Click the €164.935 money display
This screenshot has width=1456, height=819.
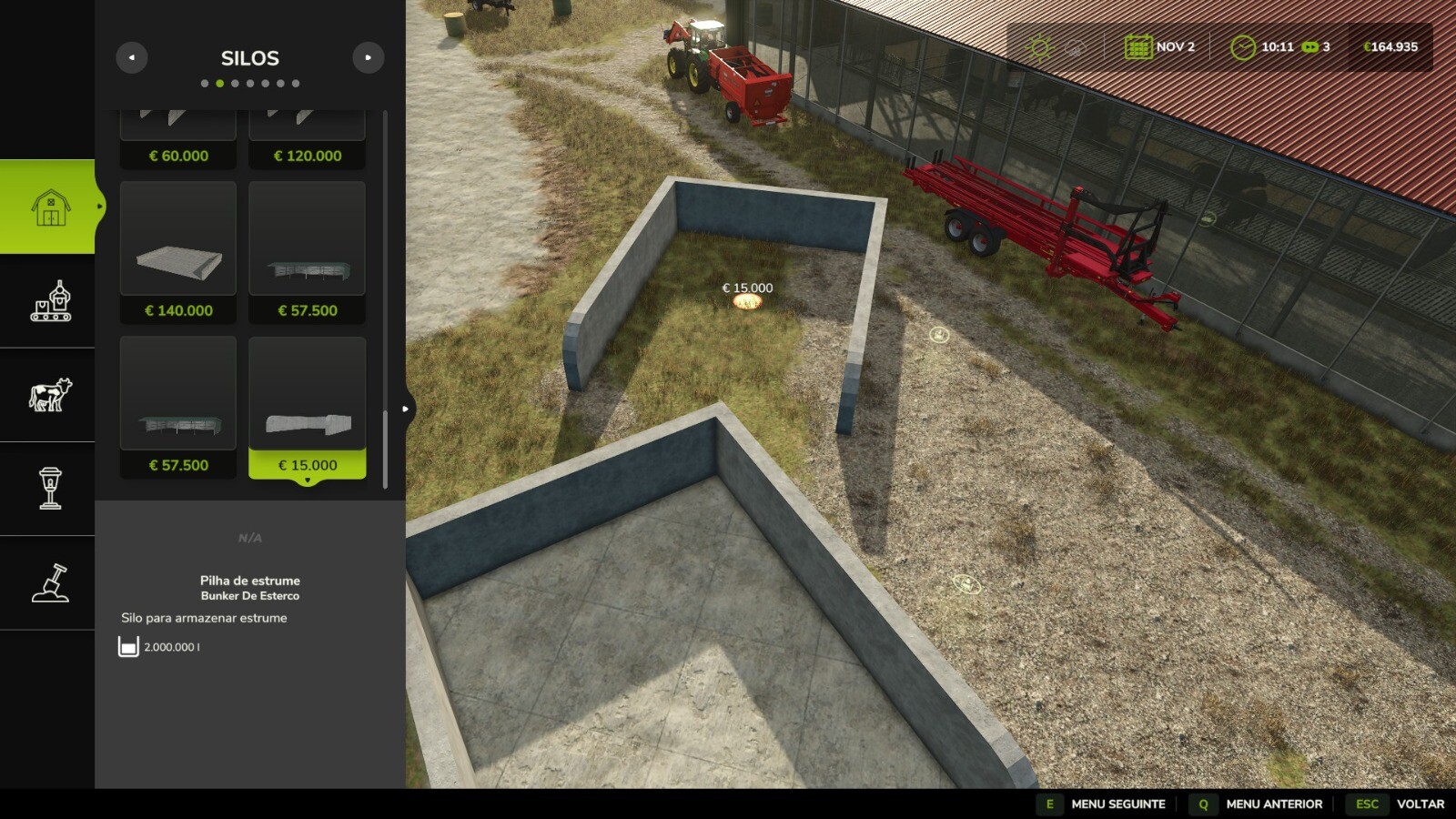pos(1390,45)
